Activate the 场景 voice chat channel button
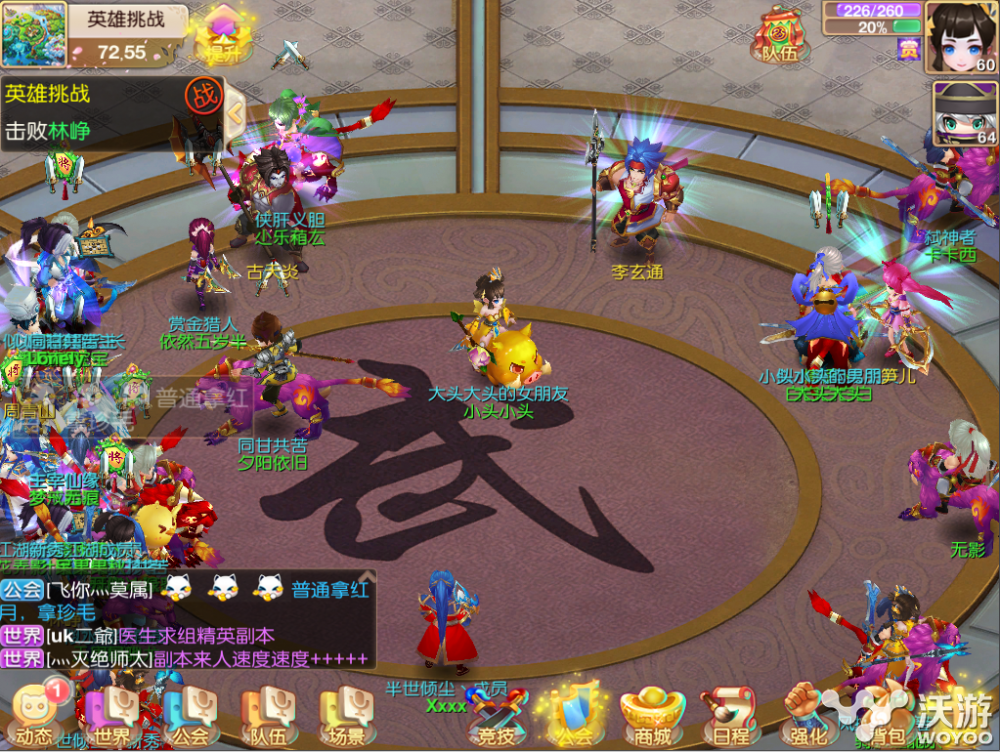This screenshot has height=752, width=1000. 346,714
